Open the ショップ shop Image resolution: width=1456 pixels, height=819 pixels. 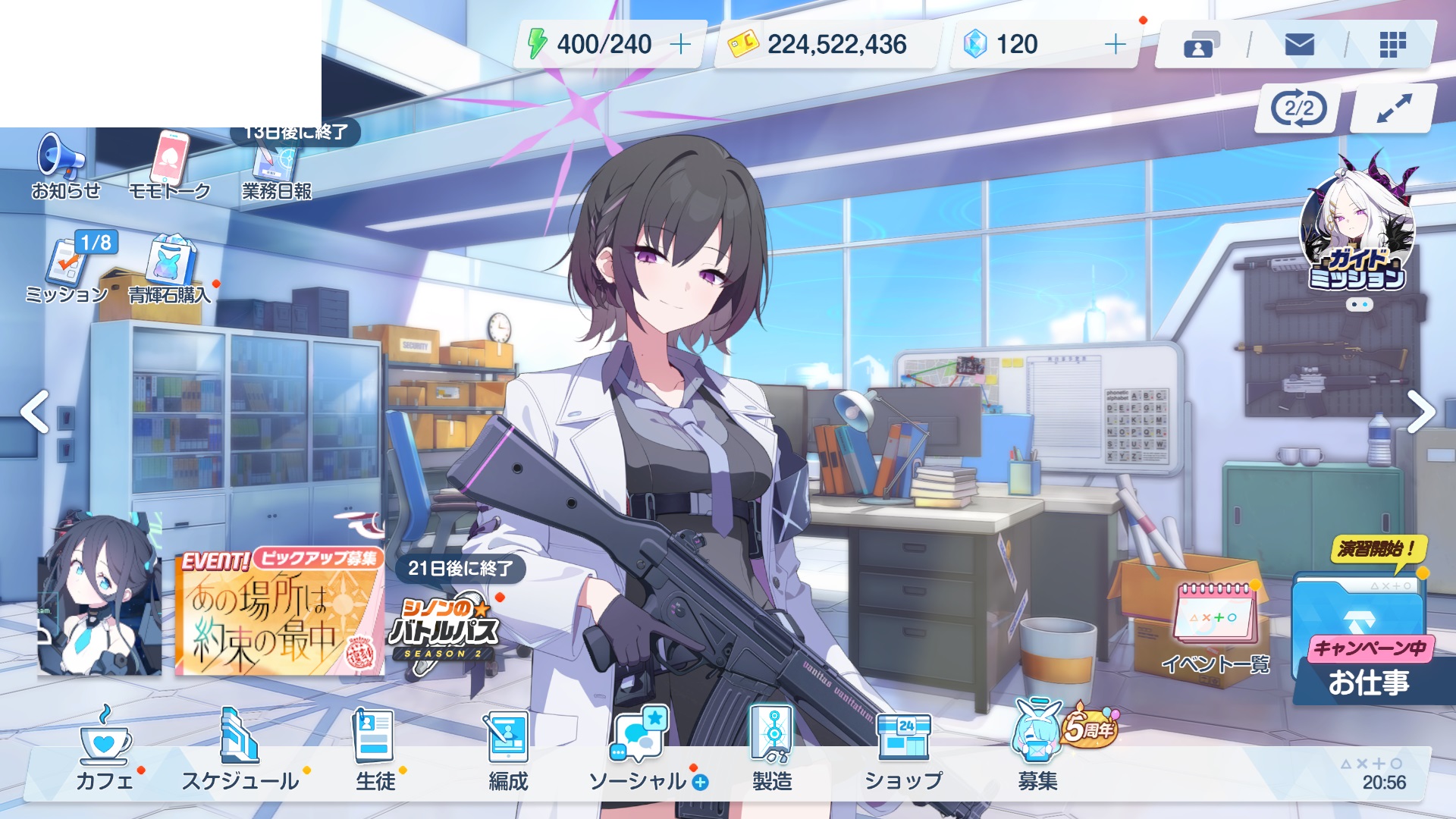pos(903,751)
